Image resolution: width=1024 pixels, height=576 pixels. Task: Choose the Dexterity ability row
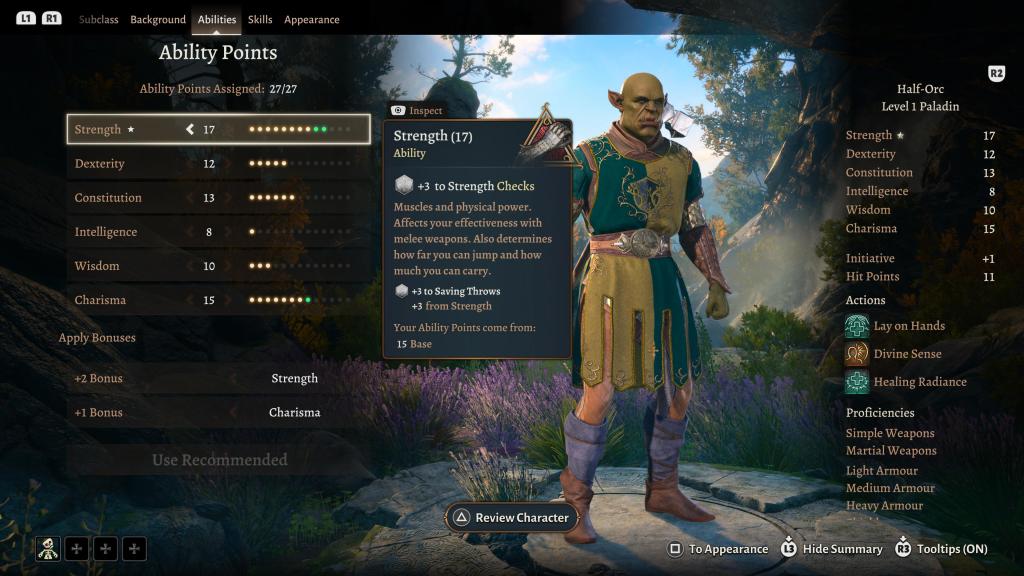click(218, 164)
